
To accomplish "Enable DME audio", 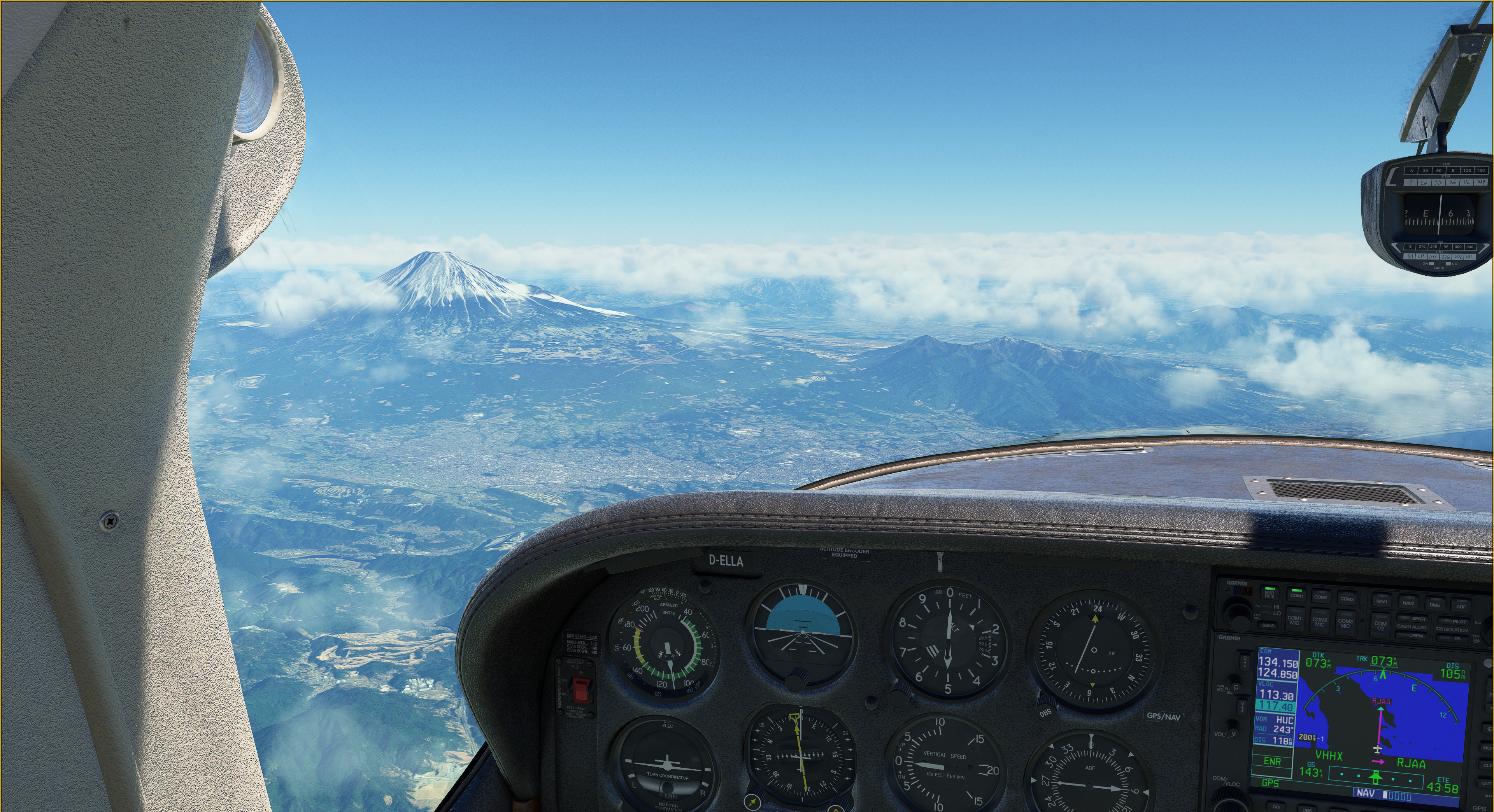I will pos(1435,604).
